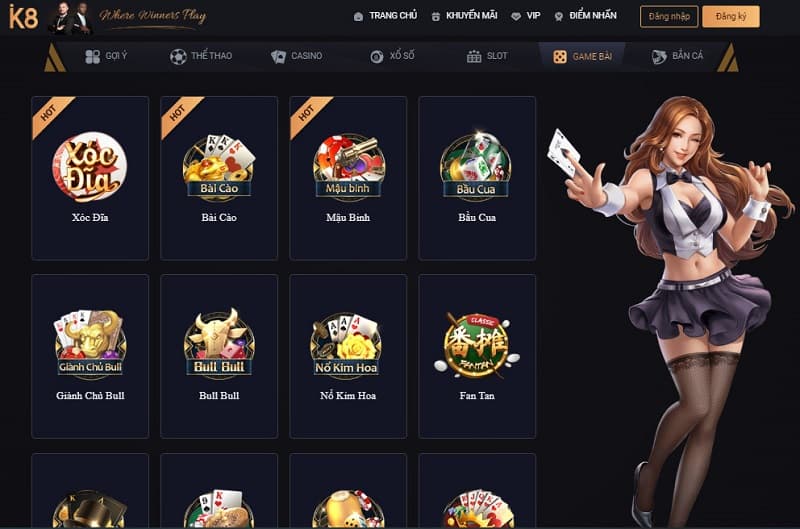Launch the Xóc Đĩa game tile
Screen dimensions: 800x529
click(x=90, y=177)
